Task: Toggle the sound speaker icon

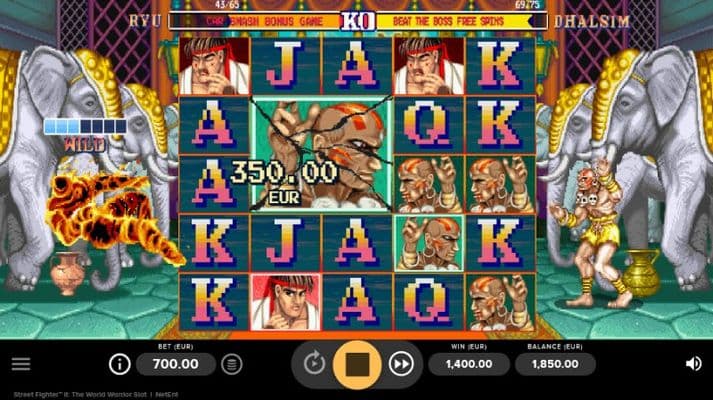Action: 692,364
